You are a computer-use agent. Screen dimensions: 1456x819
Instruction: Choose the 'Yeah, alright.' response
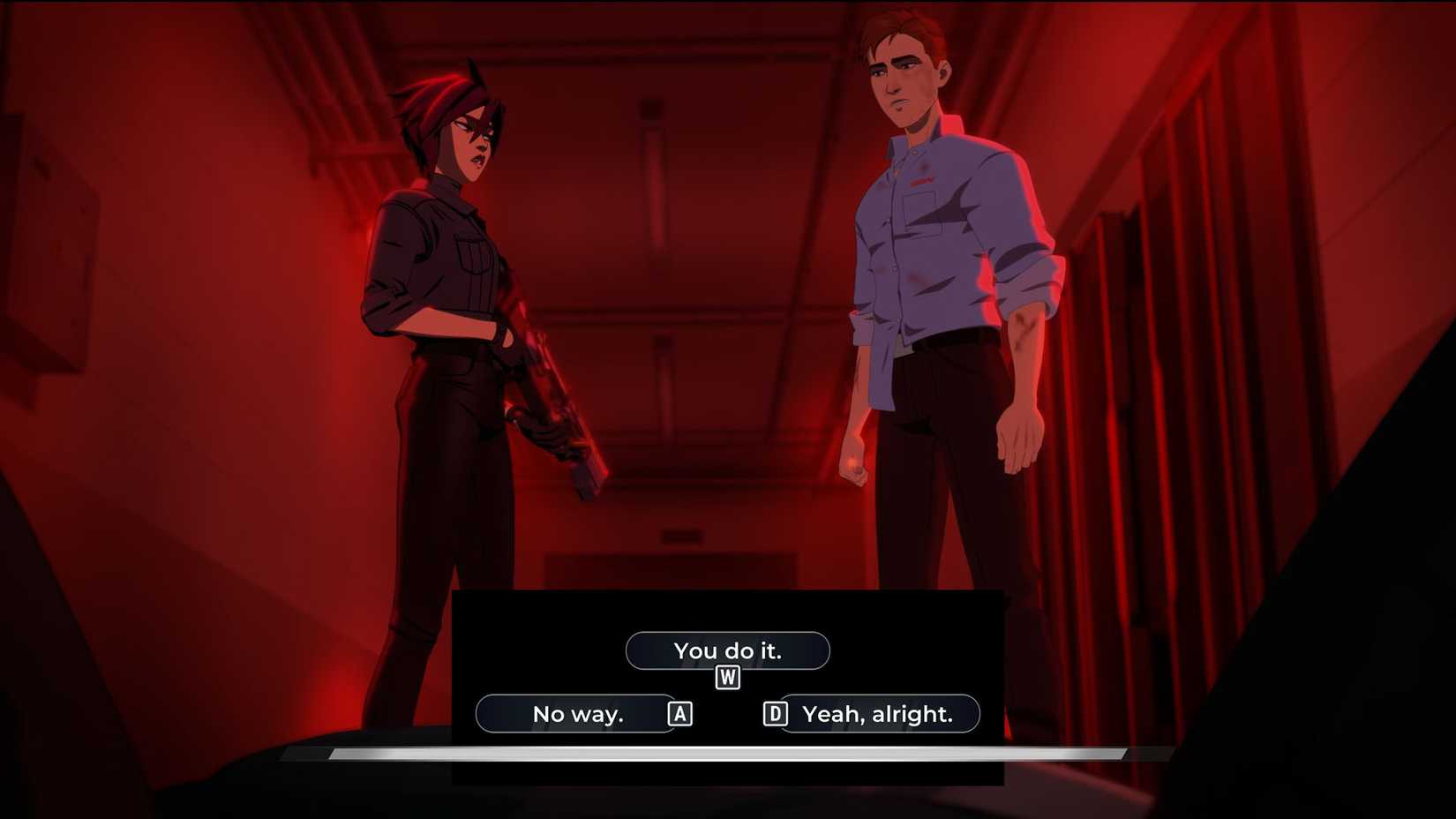pos(877,713)
